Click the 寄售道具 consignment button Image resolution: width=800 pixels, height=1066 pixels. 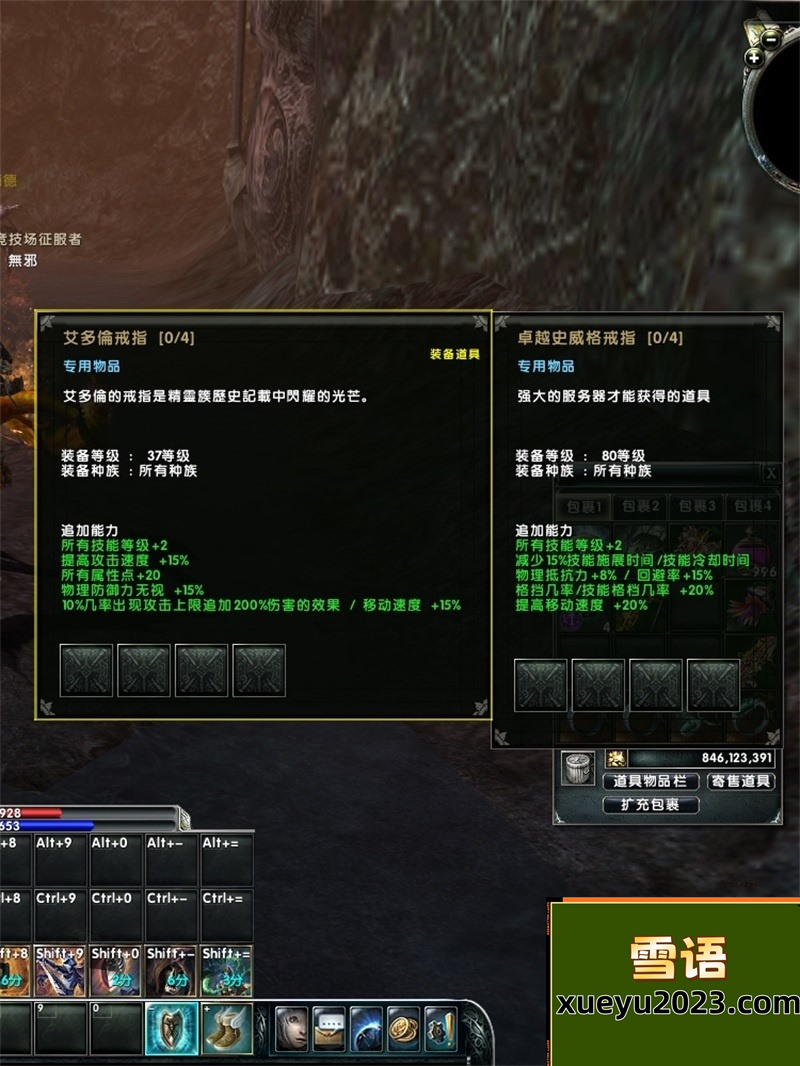pos(741,781)
